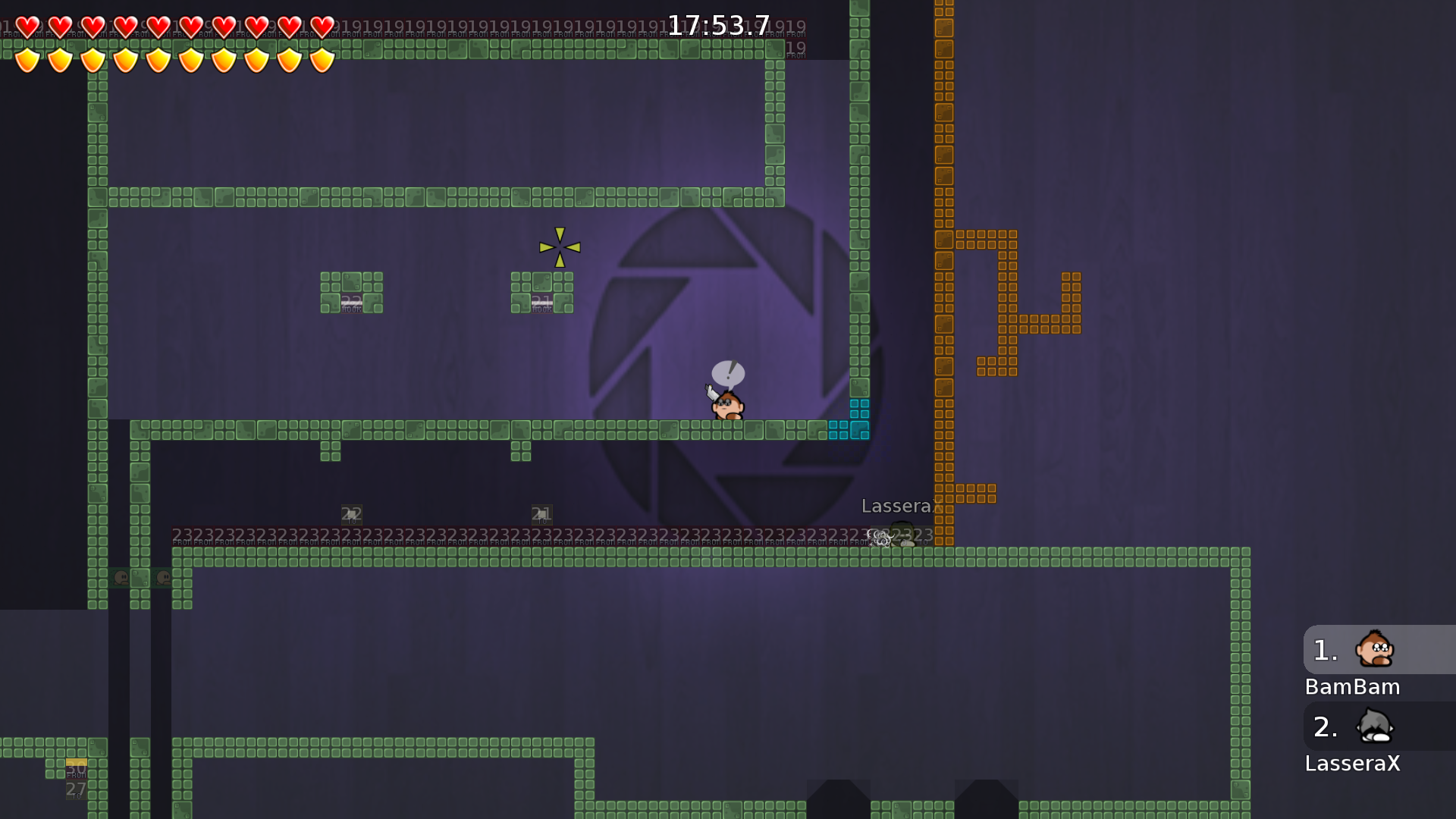Click the yellow spinning star pickup
Viewport: 1456px width, 819px height.
click(560, 246)
